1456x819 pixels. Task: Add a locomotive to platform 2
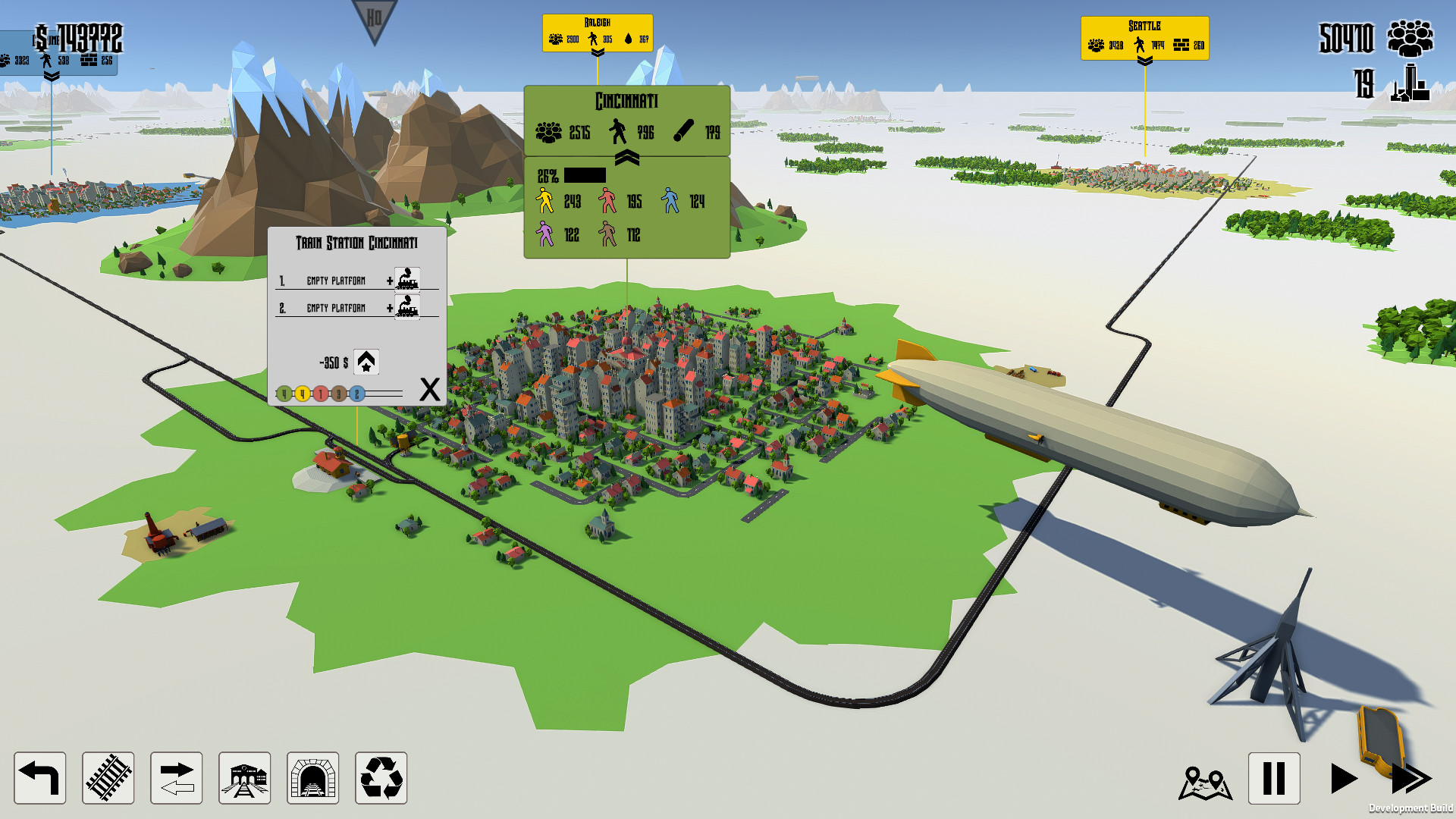(x=407, y=308)
